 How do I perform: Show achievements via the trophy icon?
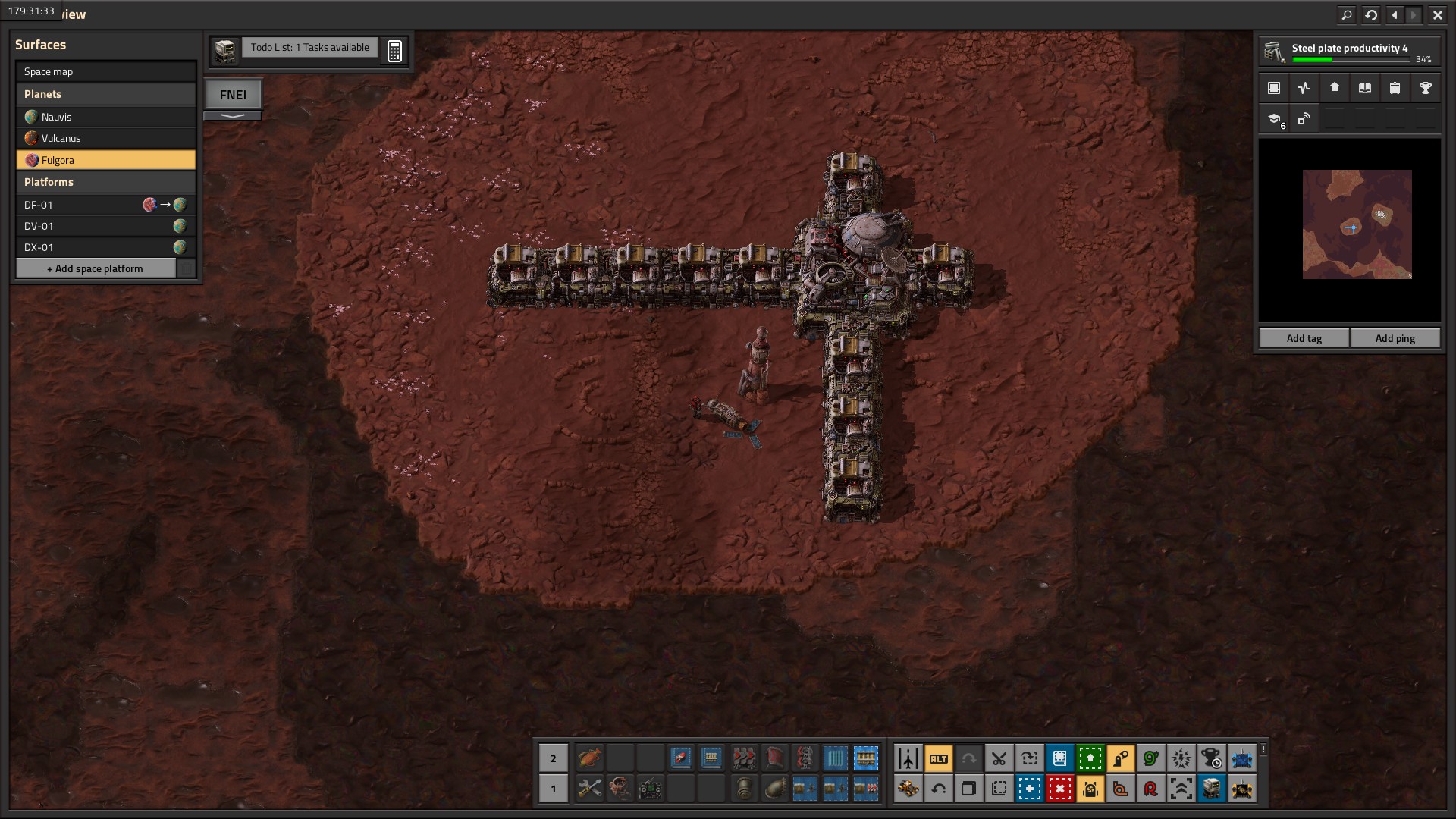[1425, 88]
